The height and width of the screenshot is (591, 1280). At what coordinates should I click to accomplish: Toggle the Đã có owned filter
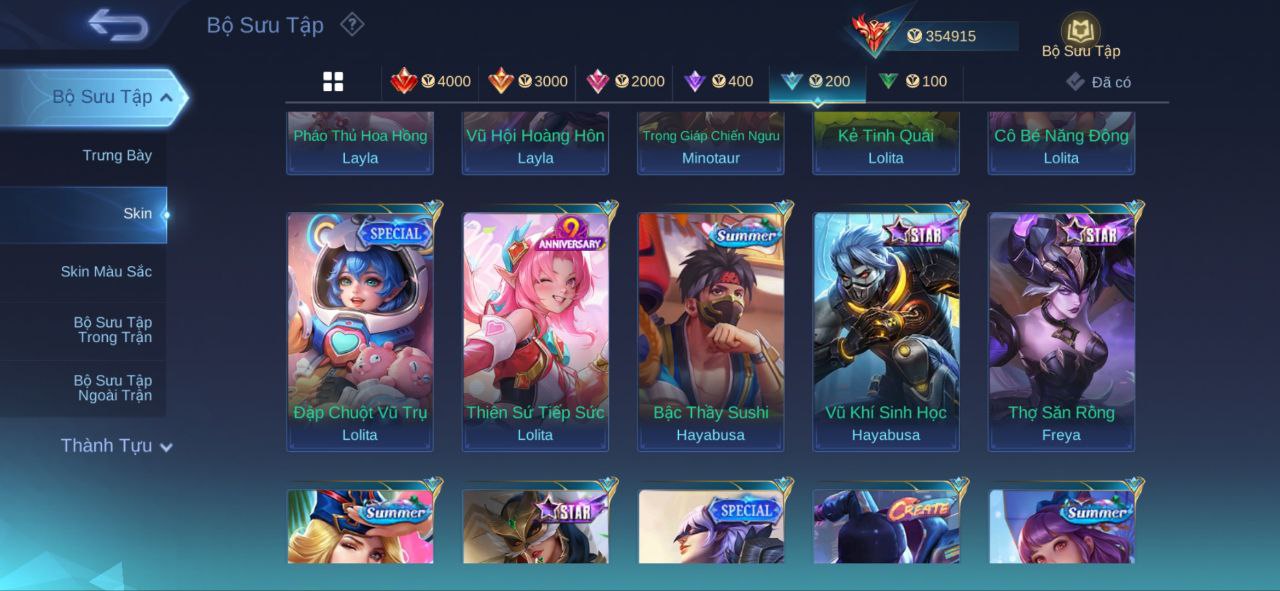point(1098,82)
